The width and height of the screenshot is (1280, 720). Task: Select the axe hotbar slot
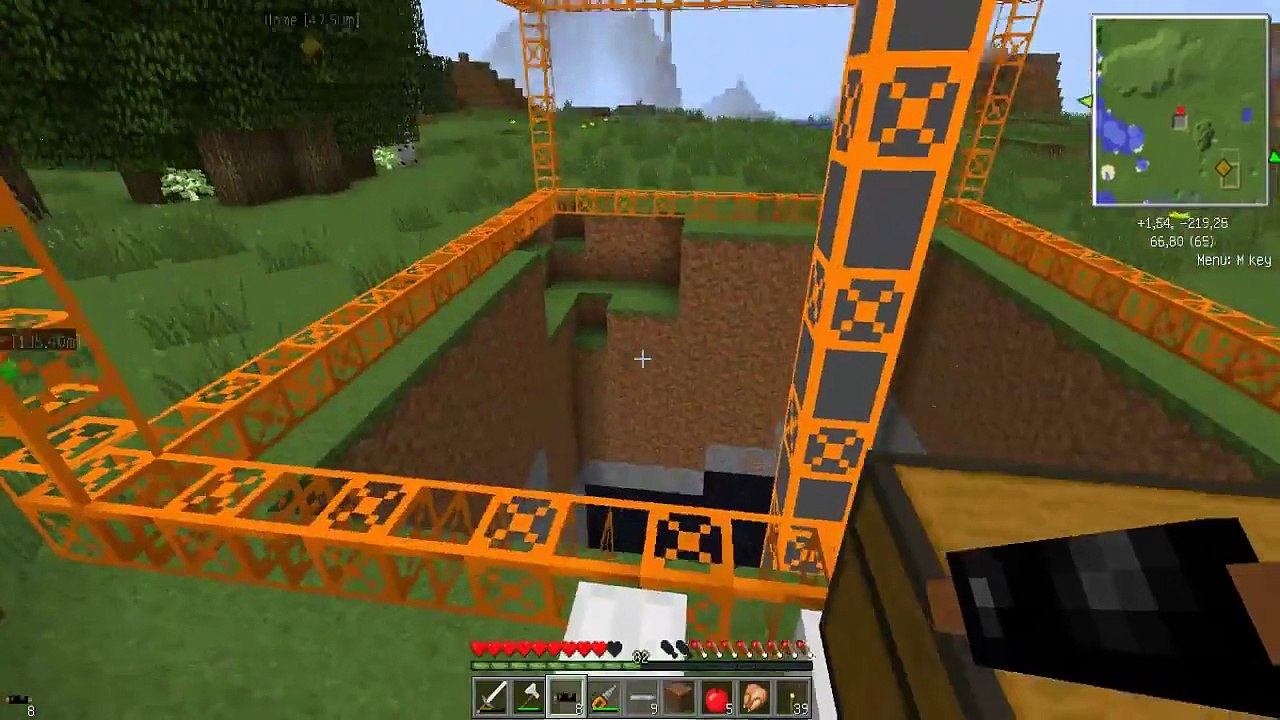[x=529, y=697]
